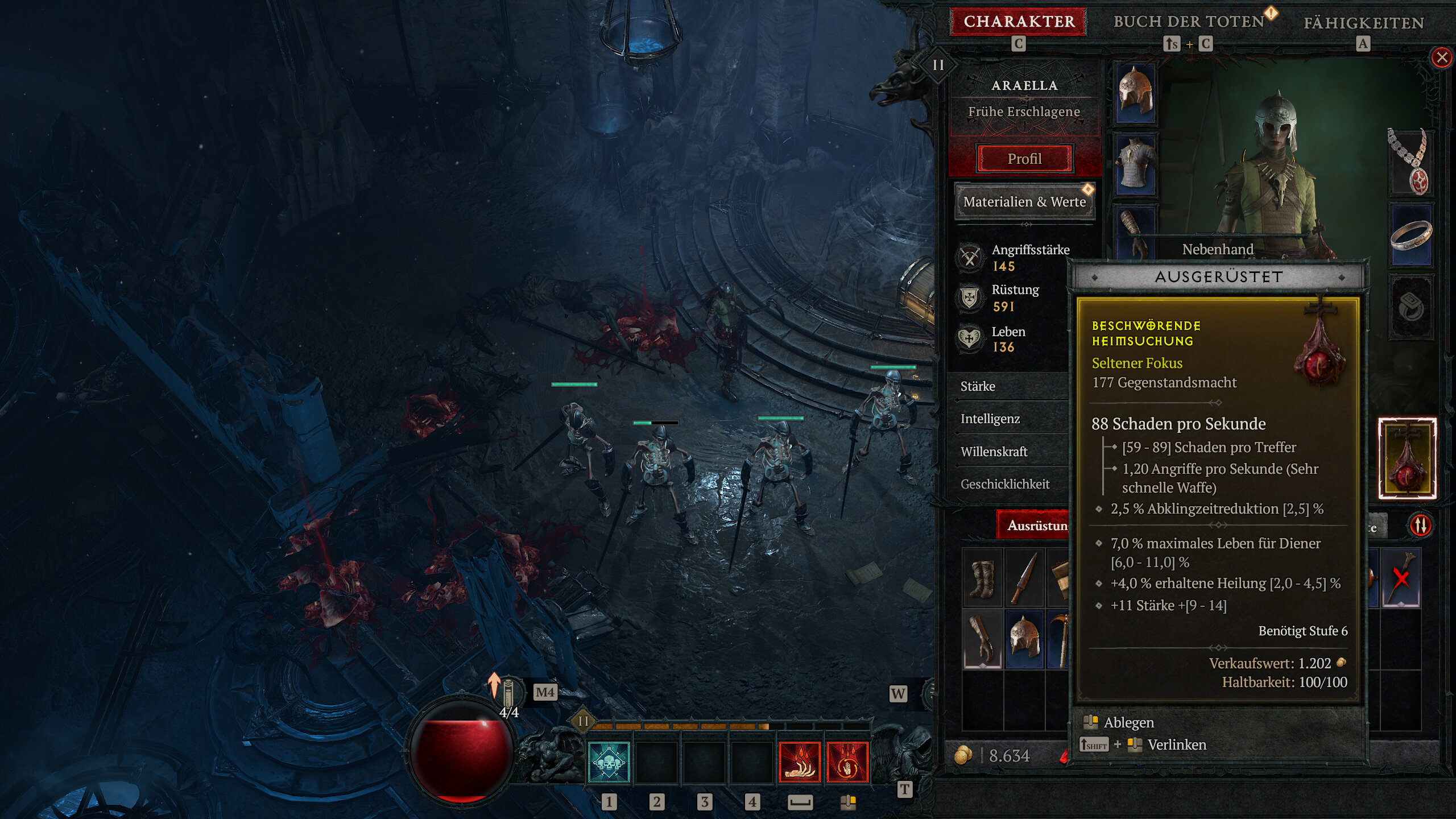Click the red health globe
This screenshot has width=1456, height=819.
pyautogui.click(x=461, y=751)
